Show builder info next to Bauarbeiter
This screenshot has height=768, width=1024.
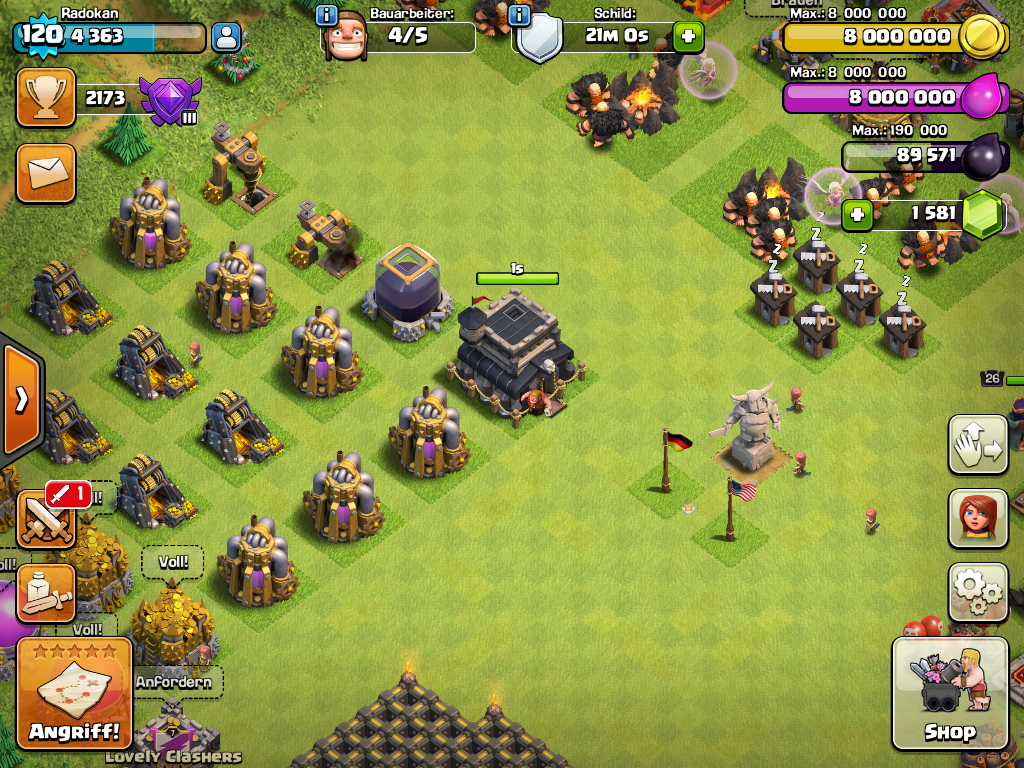[x=326, y=15]
